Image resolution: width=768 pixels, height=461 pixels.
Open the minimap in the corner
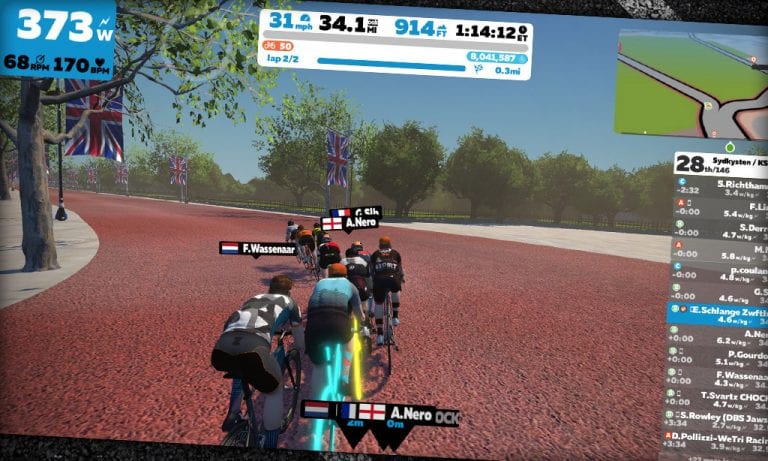(691, 83)
